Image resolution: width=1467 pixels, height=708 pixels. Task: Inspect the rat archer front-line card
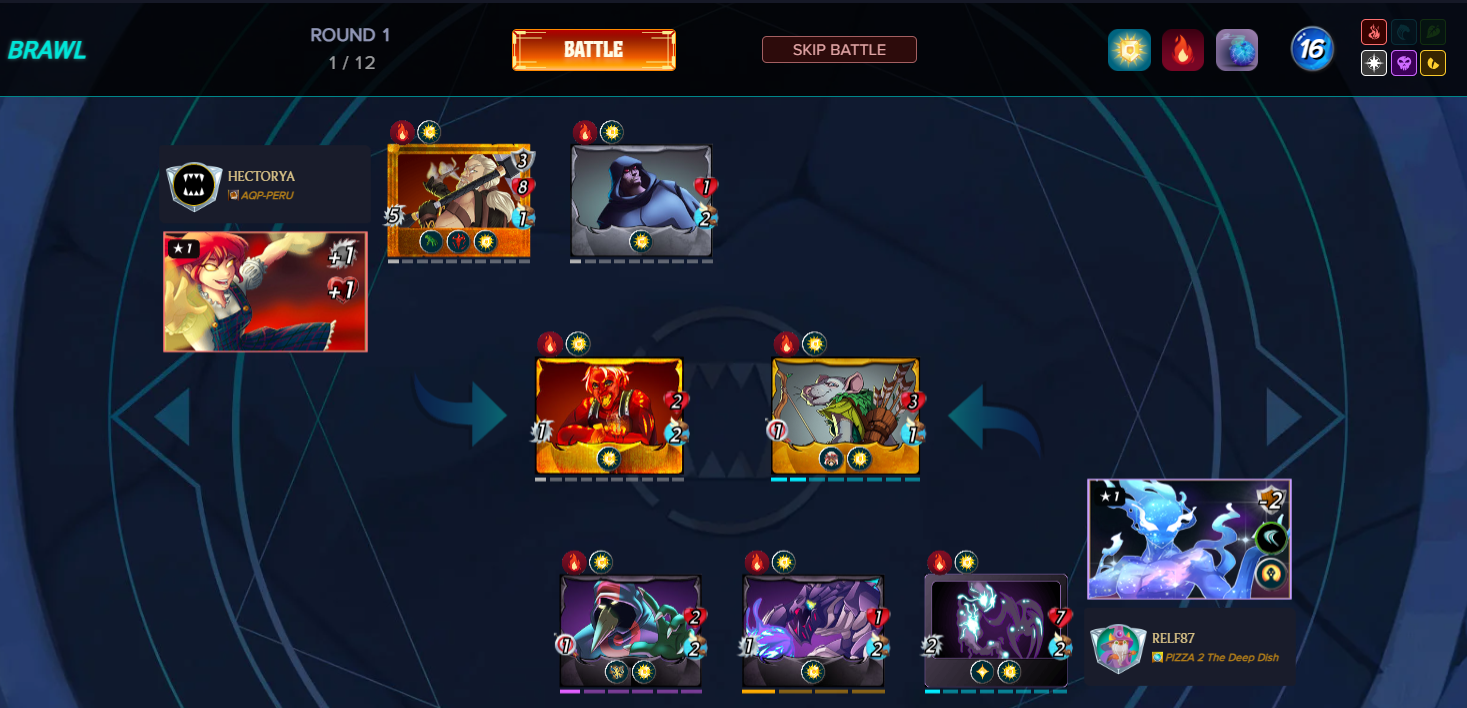(x=845, y=416)
